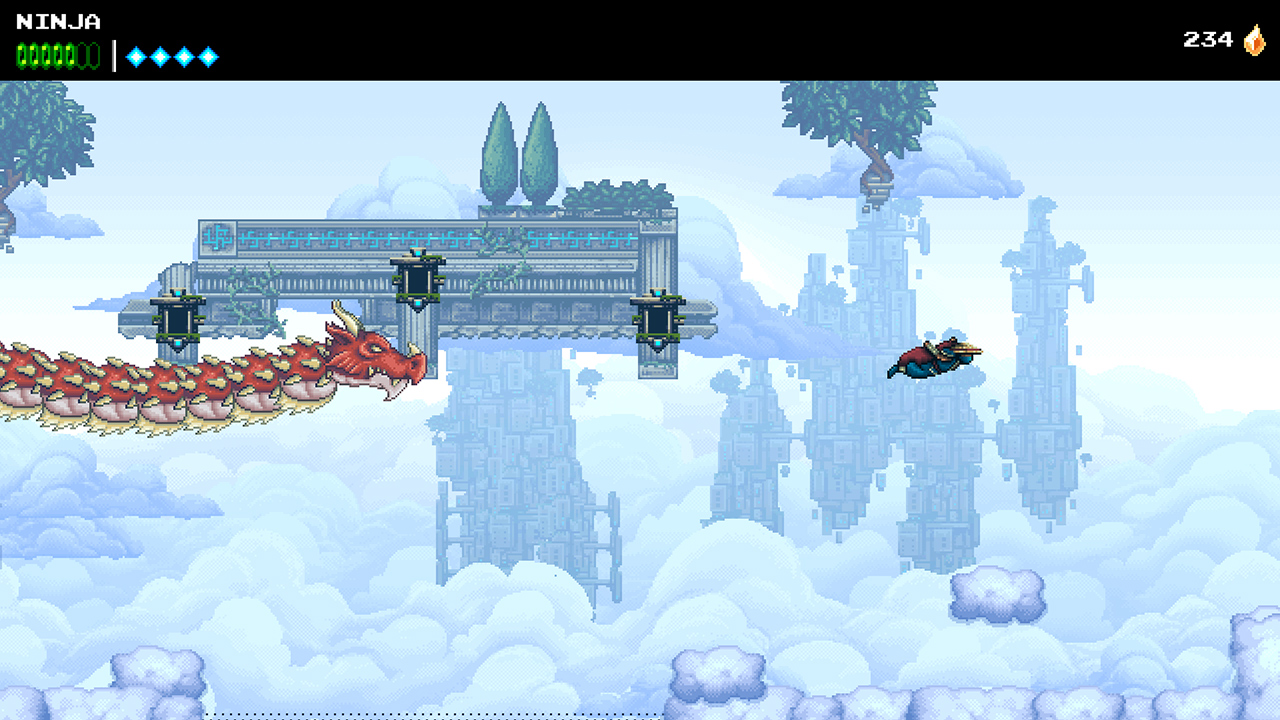
Task: Click an empty health pip slot
Action: (x=83, y=54)
